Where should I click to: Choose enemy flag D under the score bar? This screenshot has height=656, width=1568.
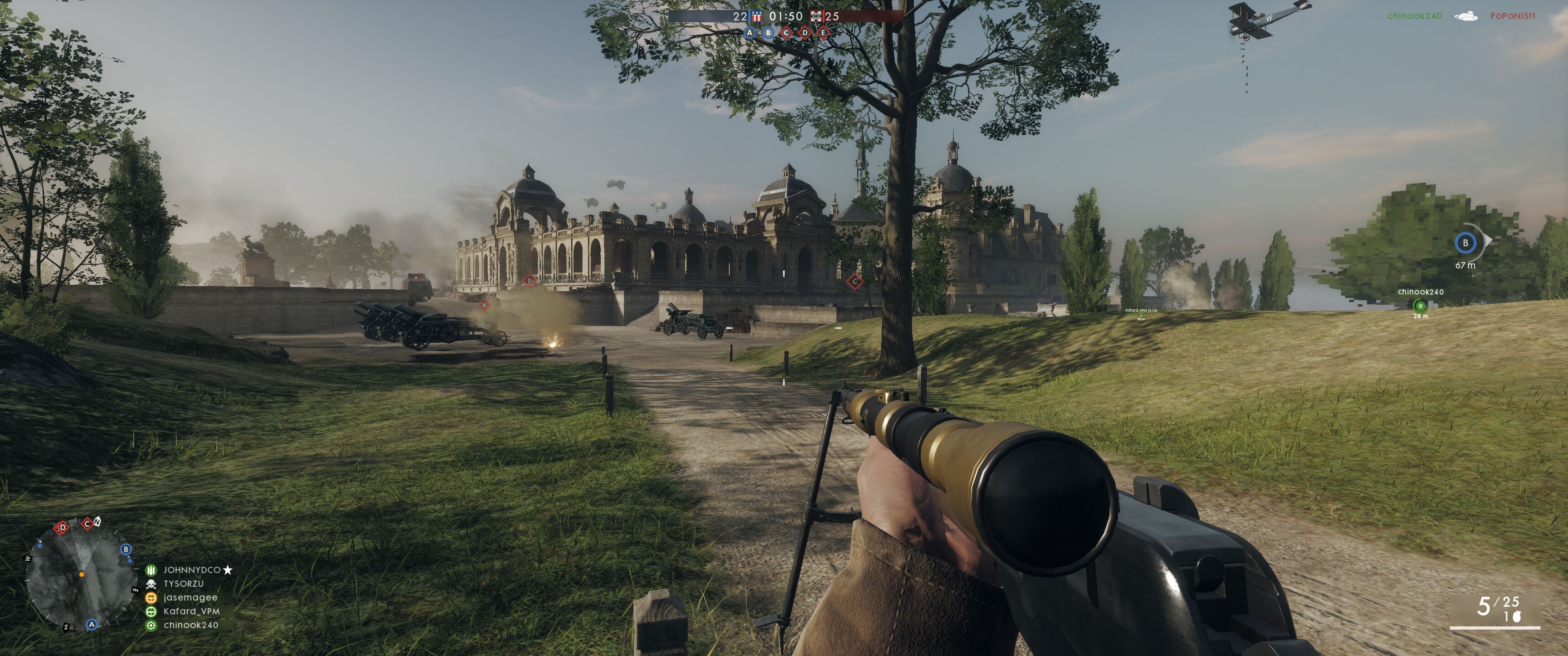(x=805, y=33)
